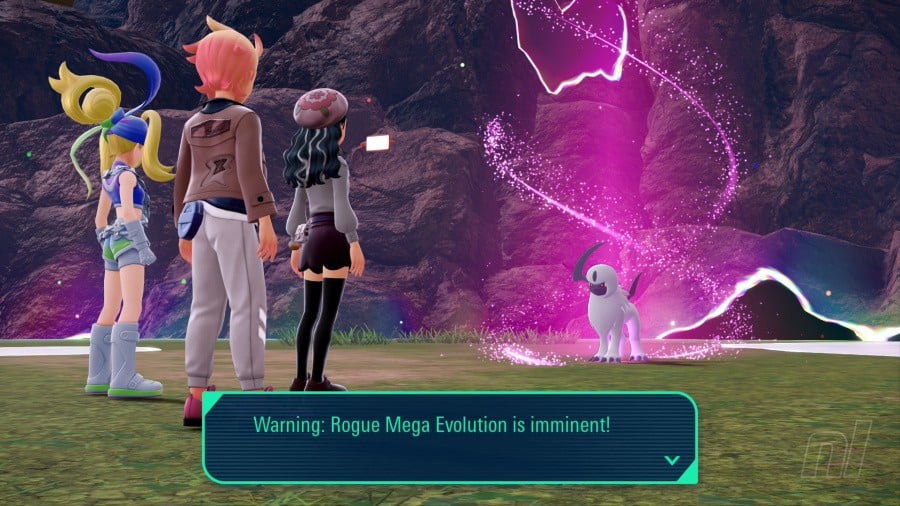Click the Rogue Mega Evolution warning box

449,437
